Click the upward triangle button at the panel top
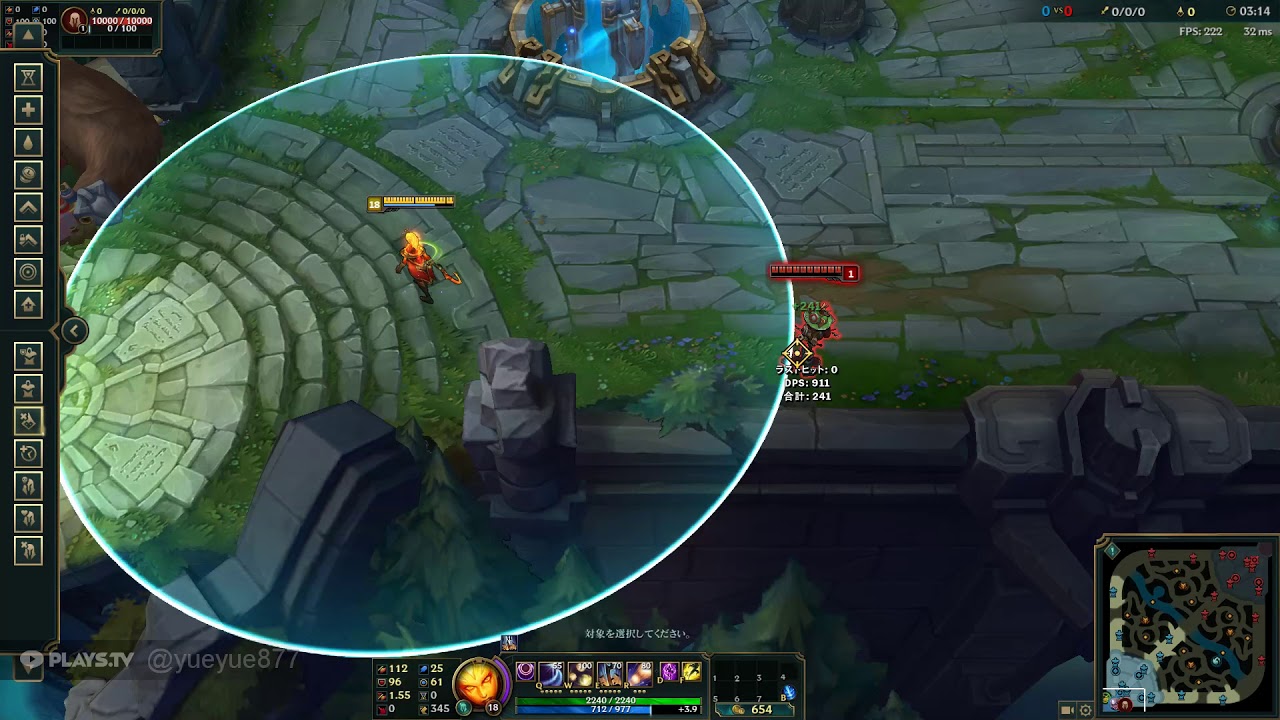Viewport: 1280px width, 720px height. tap(28, 35)
